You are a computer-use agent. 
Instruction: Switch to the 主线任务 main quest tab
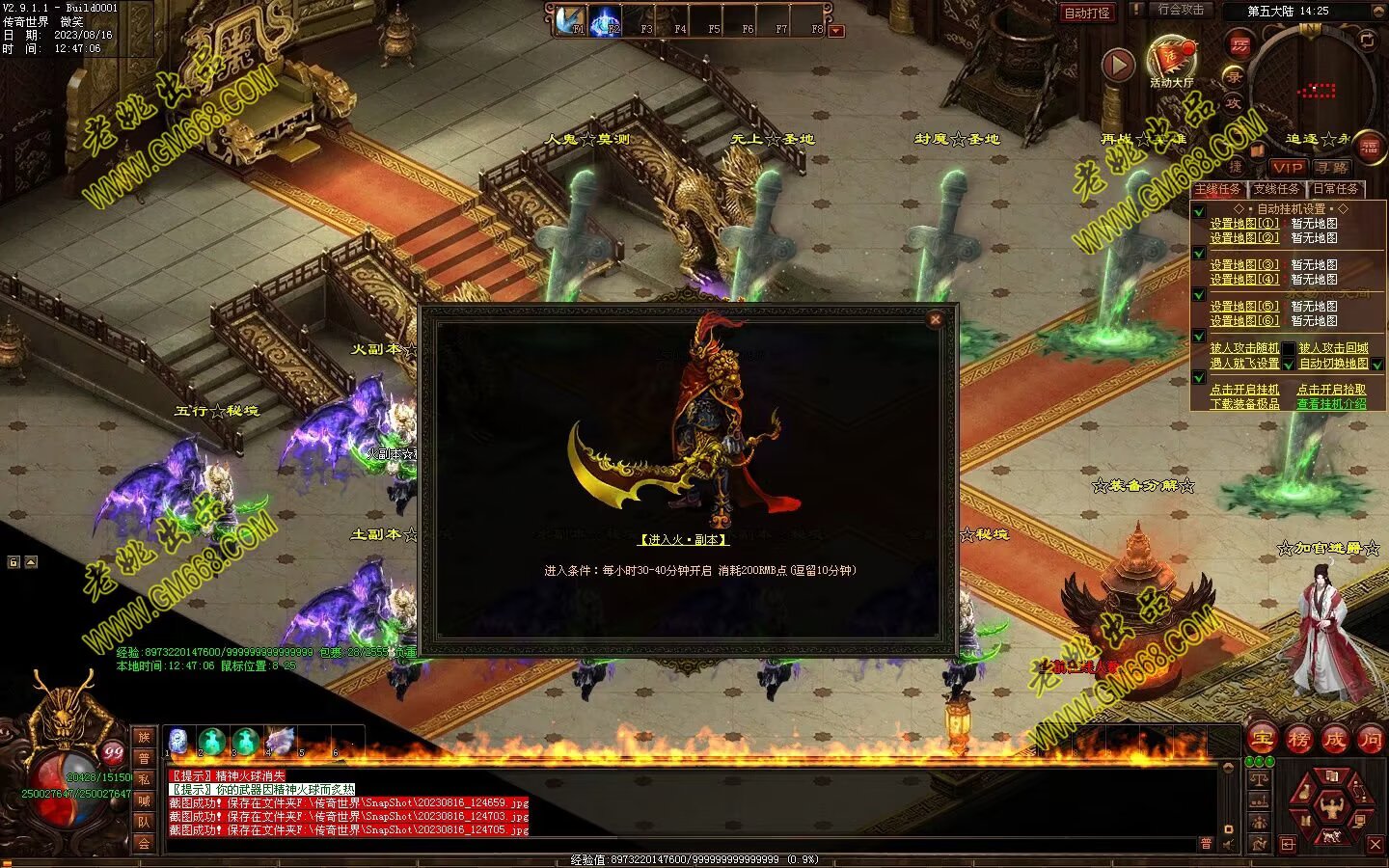(x=1218, y=189)
